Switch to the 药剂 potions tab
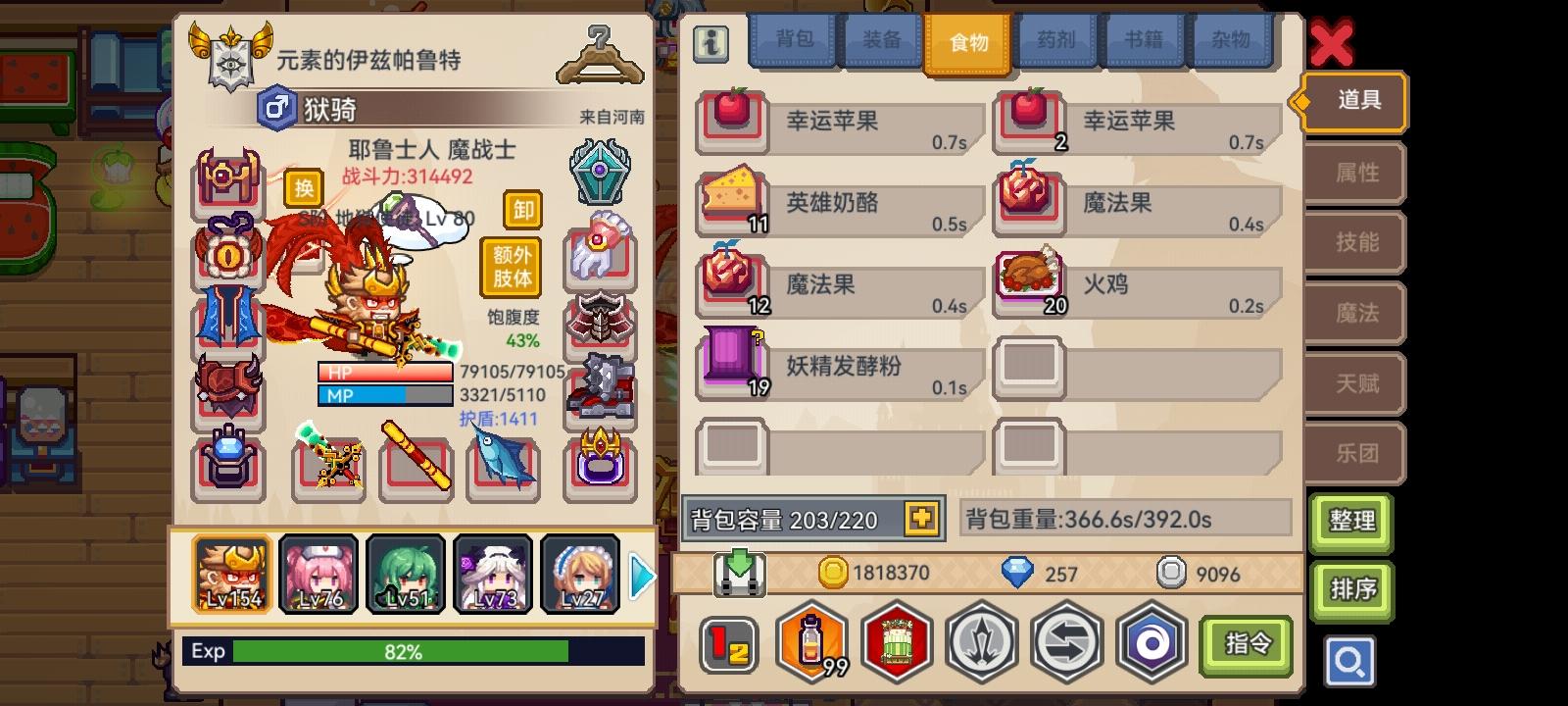This screenshot has height=706, width=1568. pyautogui.click(x=1056, y=42)
